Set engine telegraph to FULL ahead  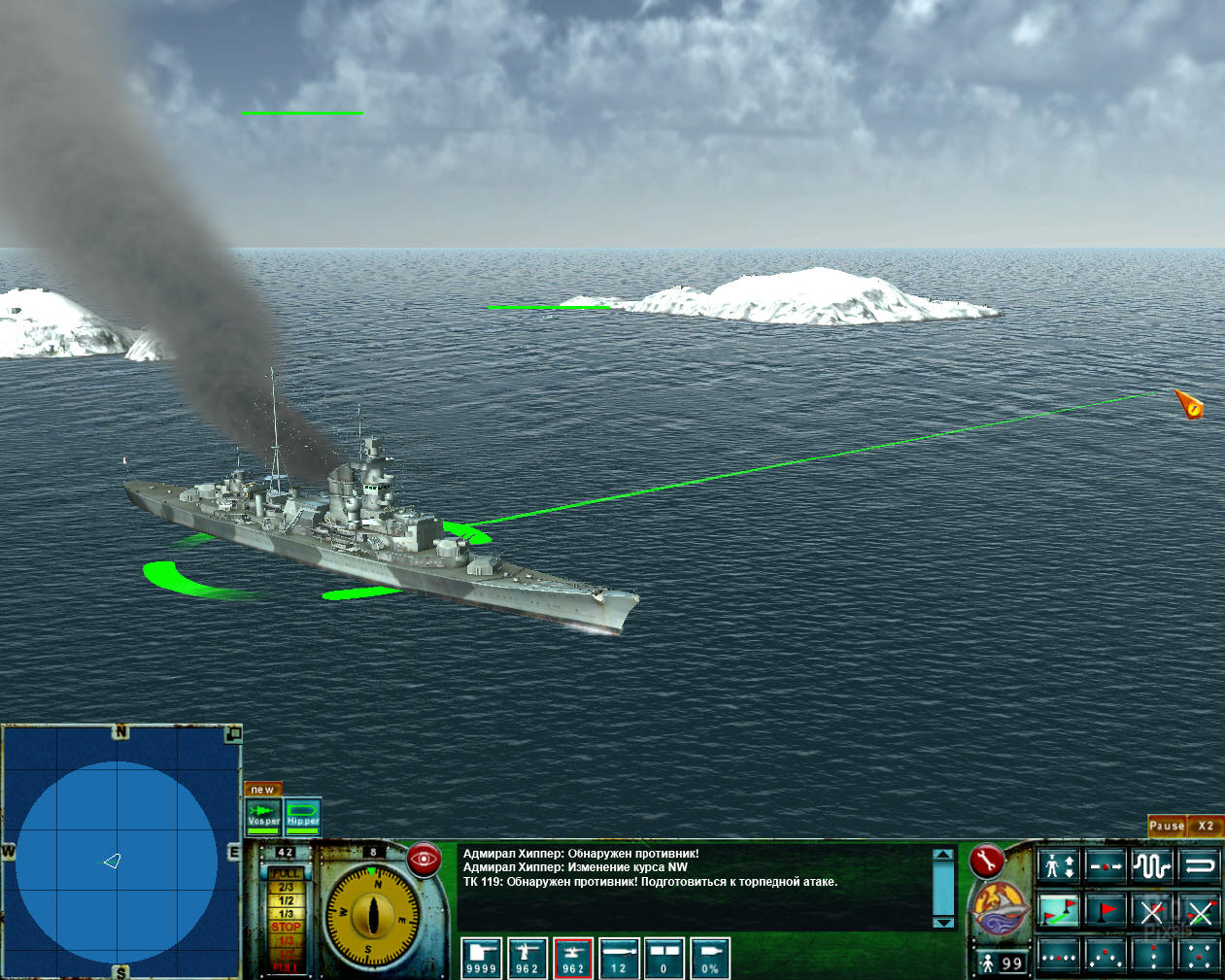pyautogui.click(x=286, y=874)
